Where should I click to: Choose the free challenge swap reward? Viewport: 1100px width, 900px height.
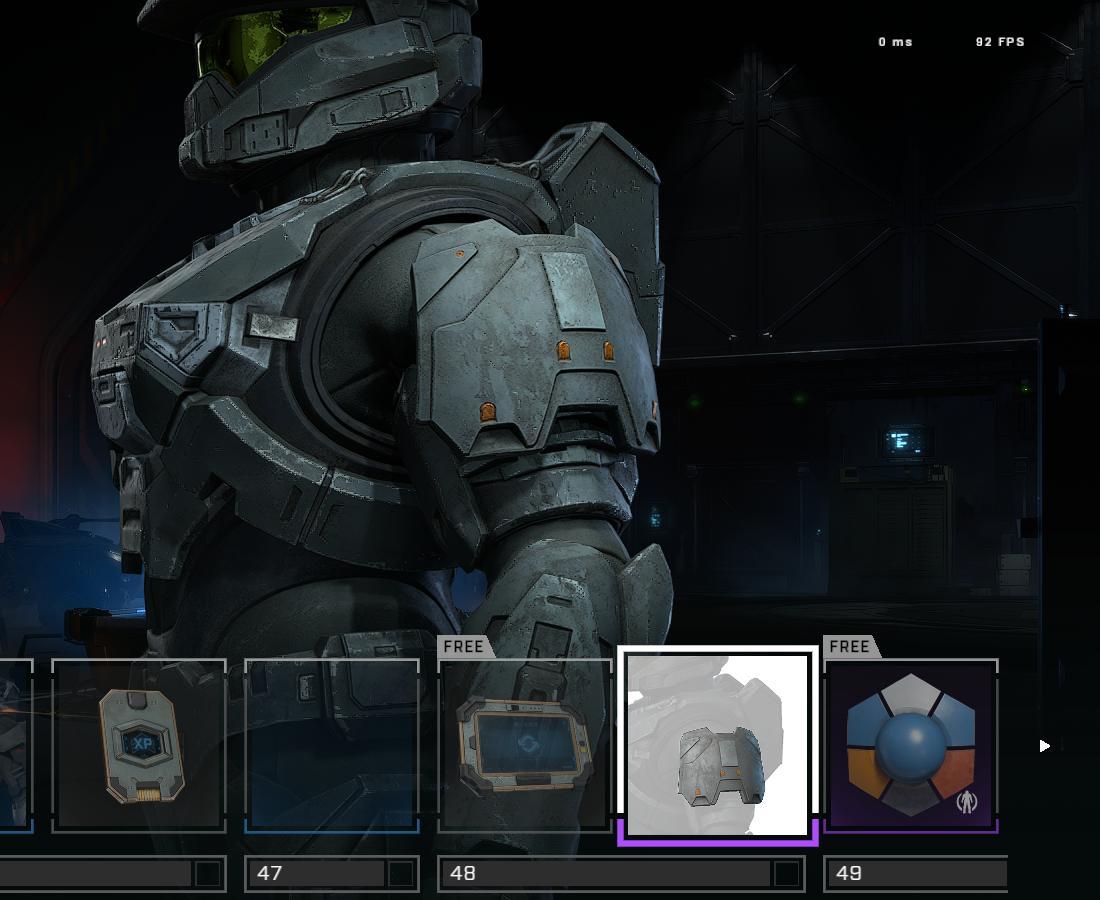click(525, 745)
